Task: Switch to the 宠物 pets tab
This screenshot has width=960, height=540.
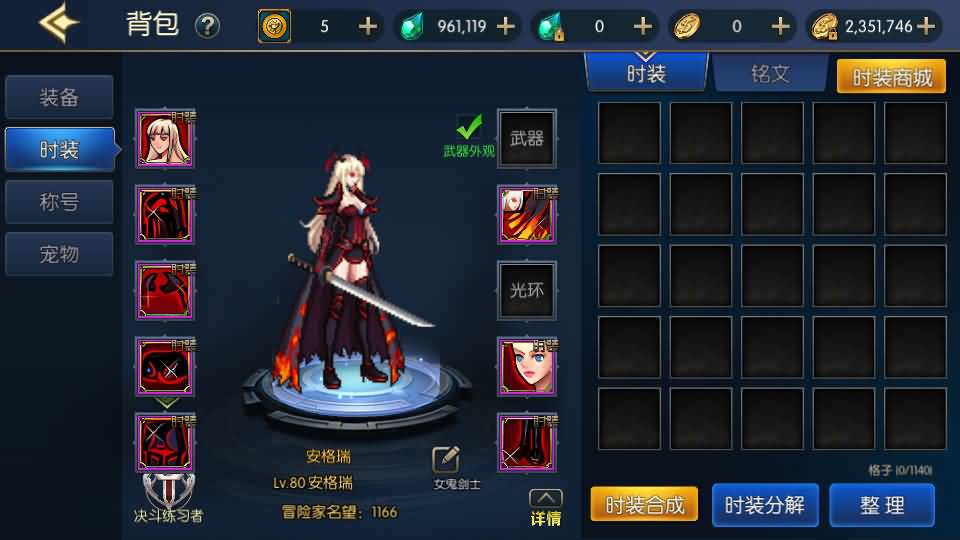Action: point(59,254)
